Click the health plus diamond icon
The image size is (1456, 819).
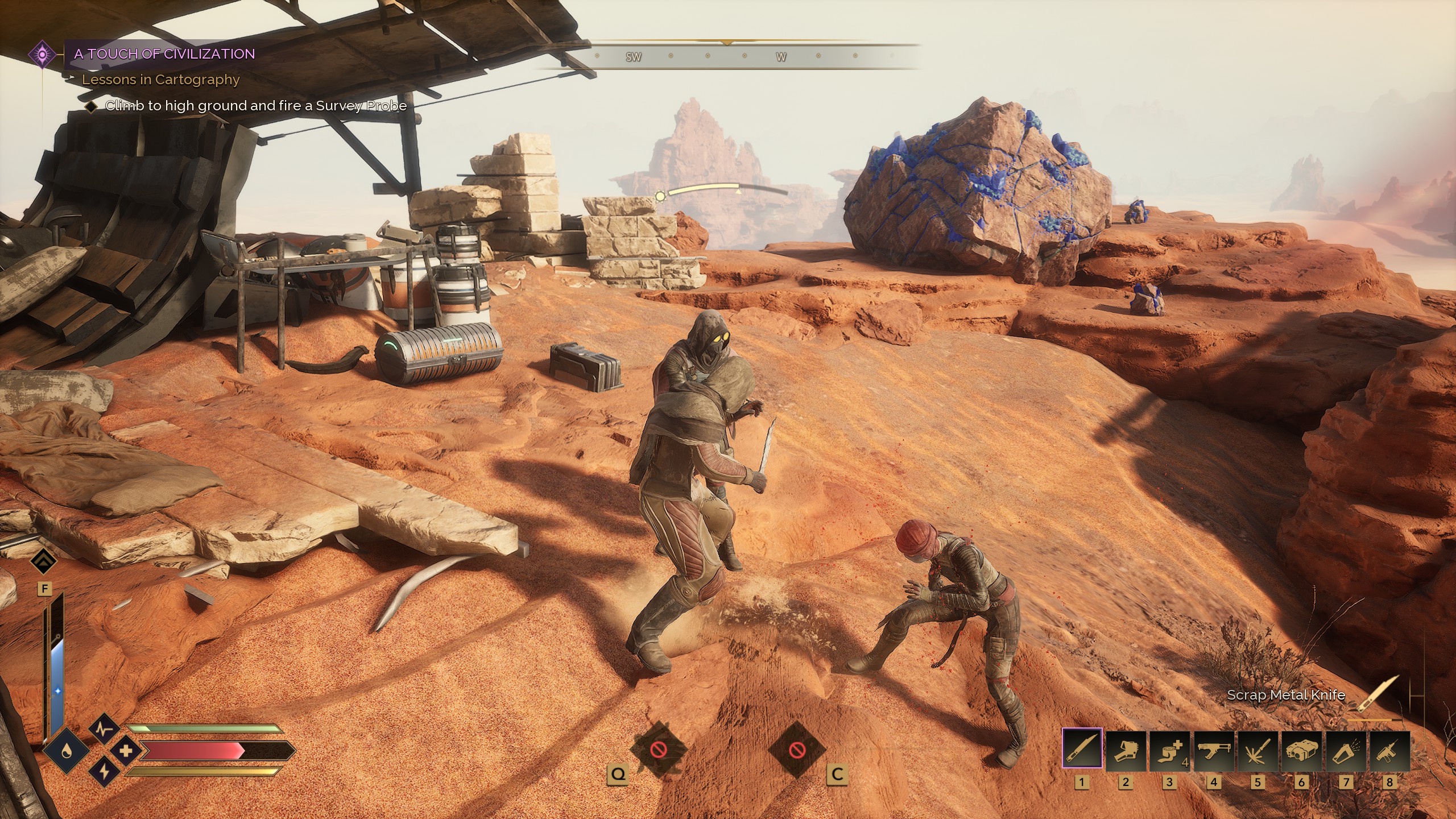(x=127, y=751)
